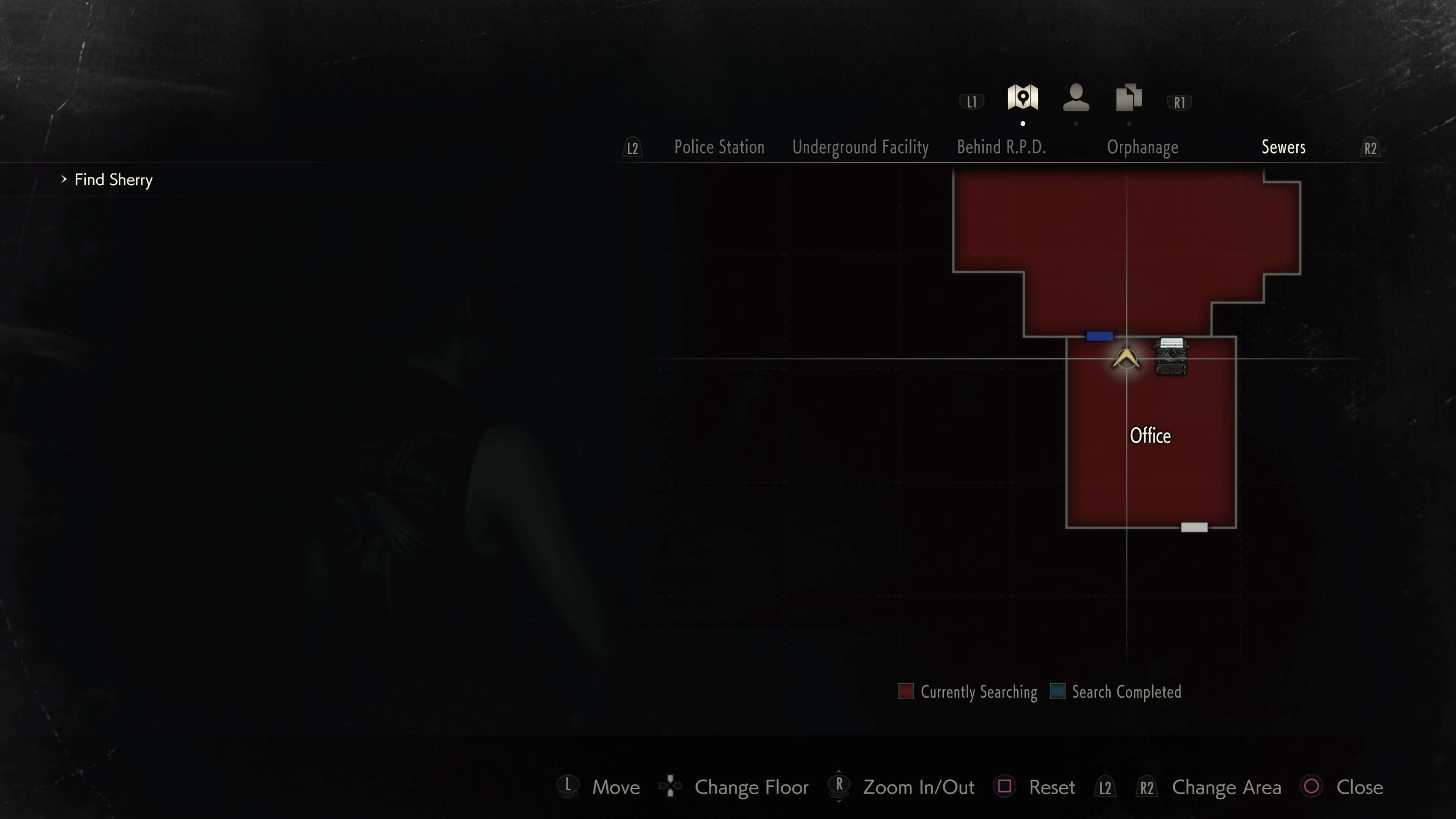1456x819 pixels.
Task: Select the Search Completed legend entry
Action: click(1115, 692)
